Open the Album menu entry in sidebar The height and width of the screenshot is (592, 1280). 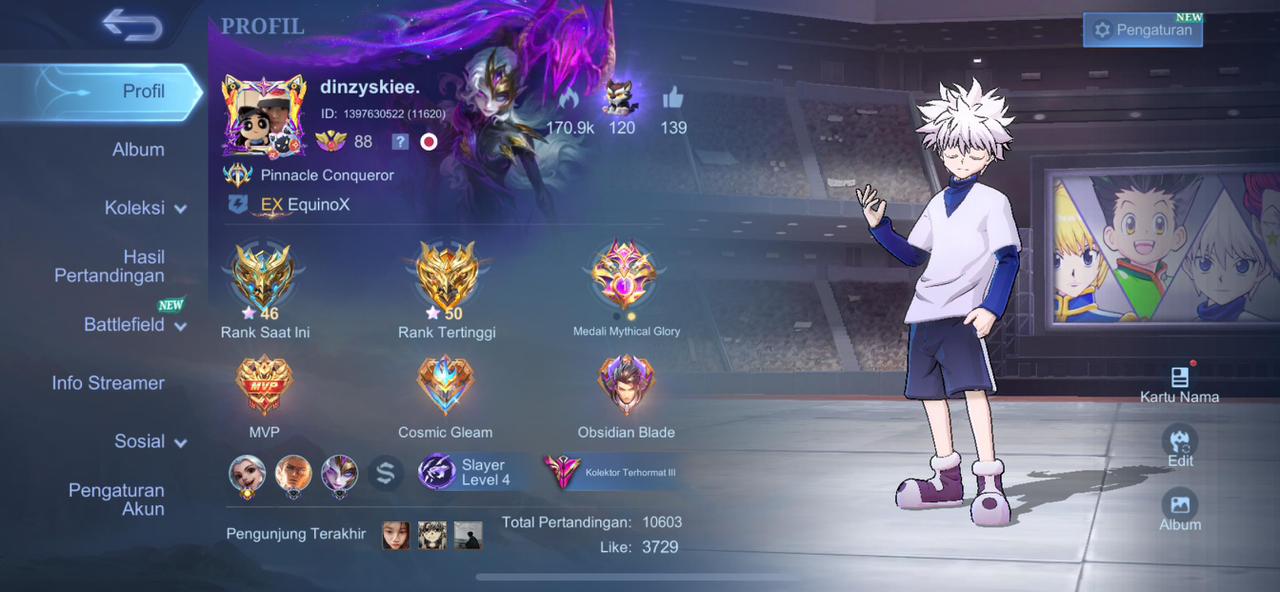click(138, 149)
